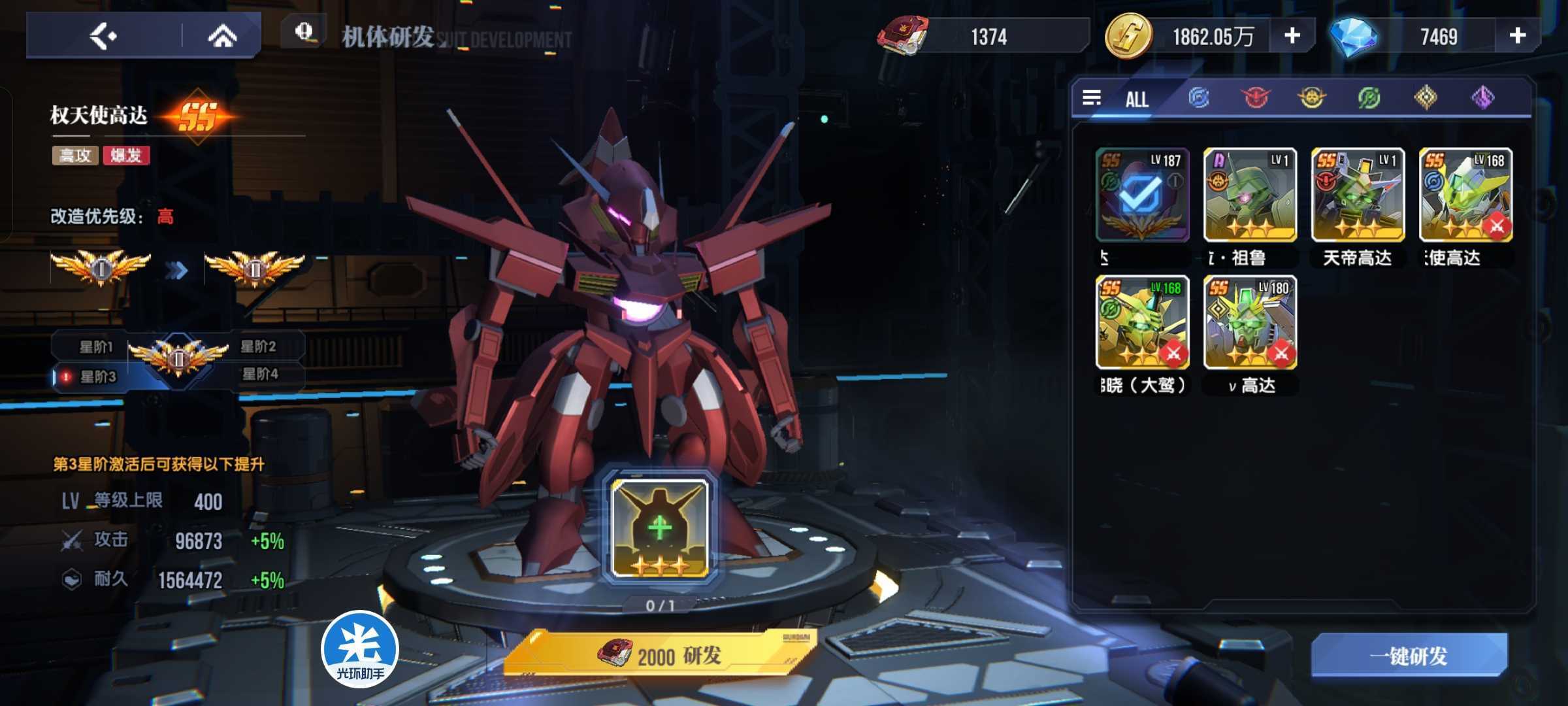Viewport: 1568px width, 706px height.
Task: Pick the ν高达 LV 180 card
Action: tap(1250, 322)
